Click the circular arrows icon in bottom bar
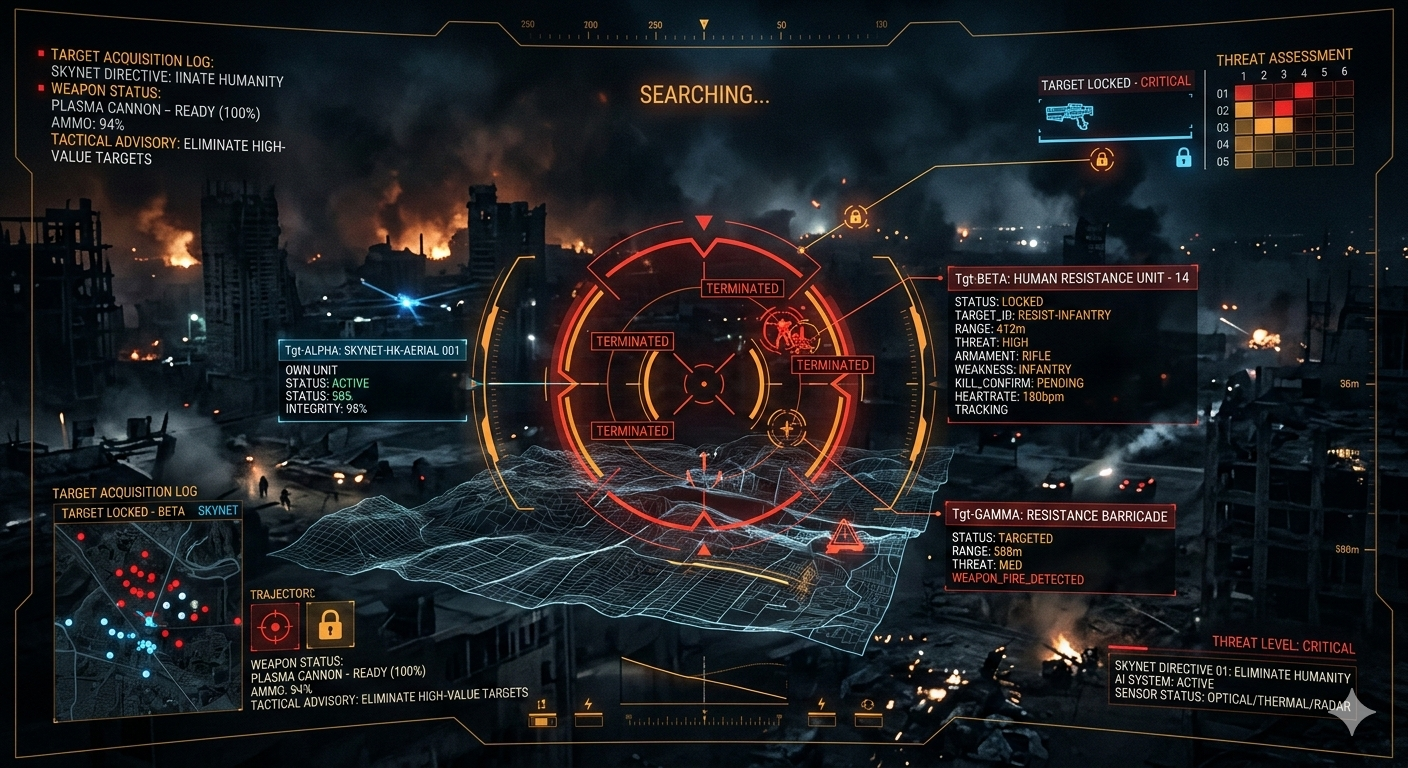The height and width of the screenshot is (768, 1408). [868, 705]
